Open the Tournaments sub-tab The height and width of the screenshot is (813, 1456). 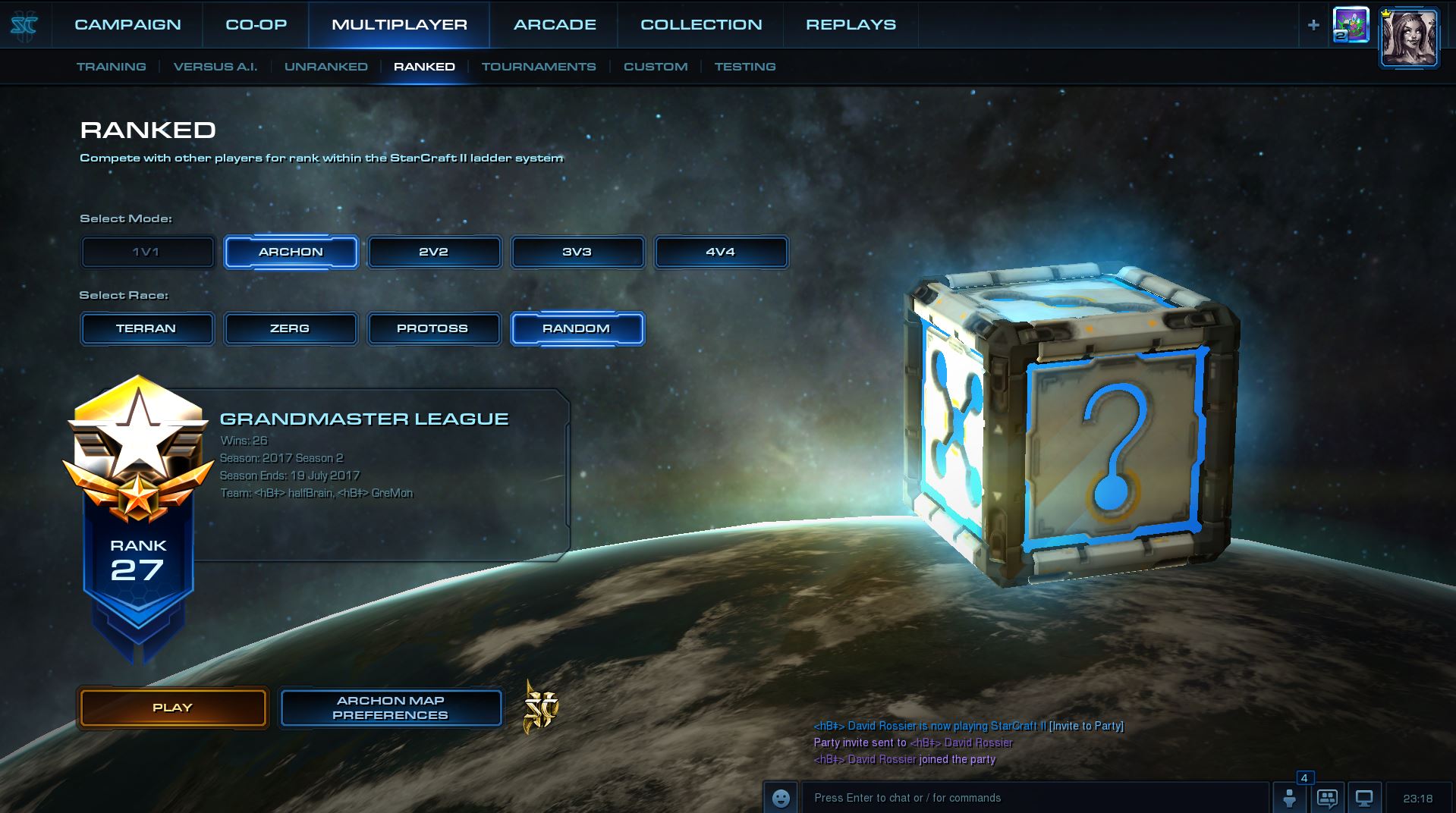(539, 67)
